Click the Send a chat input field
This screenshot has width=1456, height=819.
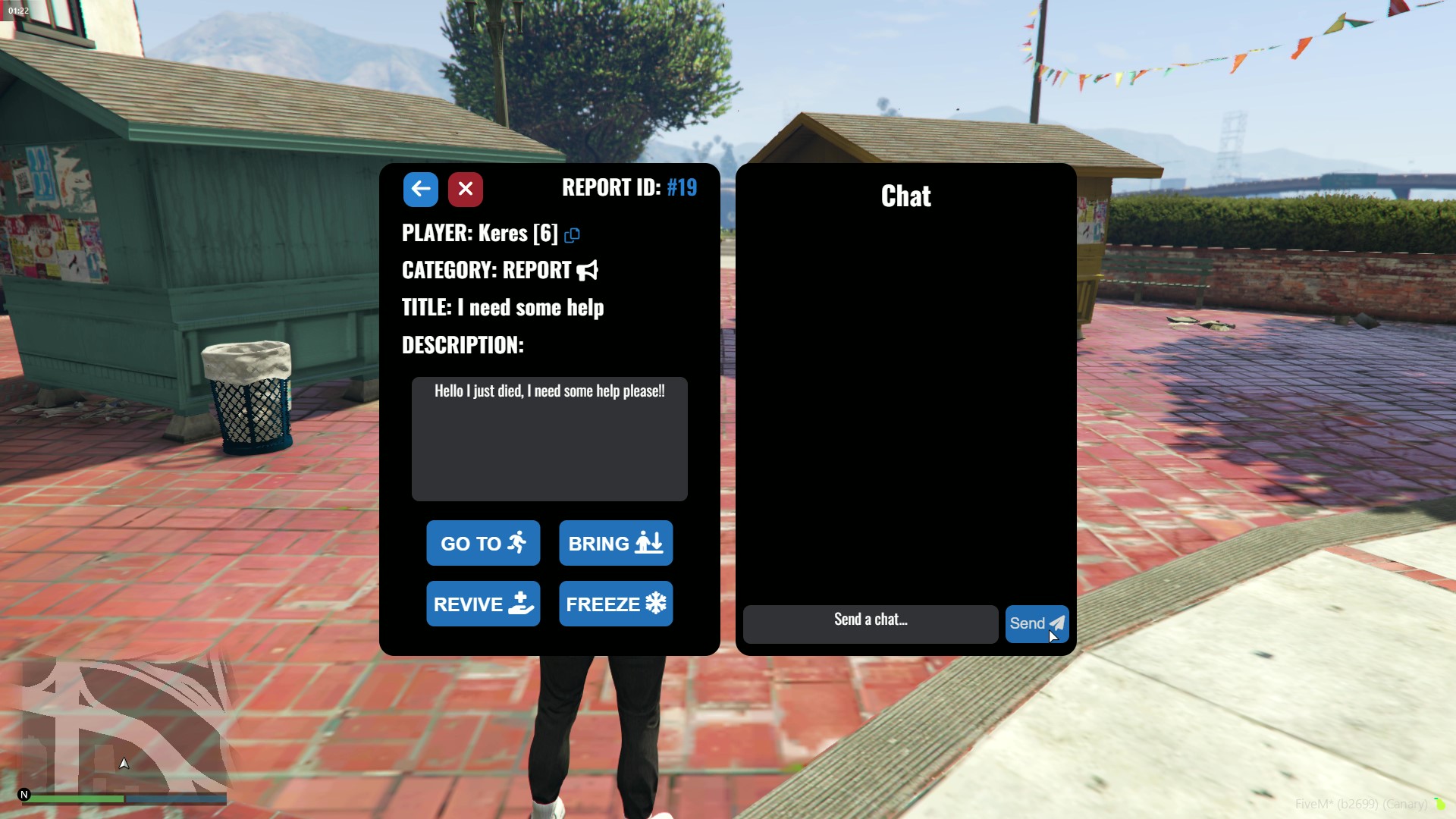870,623
